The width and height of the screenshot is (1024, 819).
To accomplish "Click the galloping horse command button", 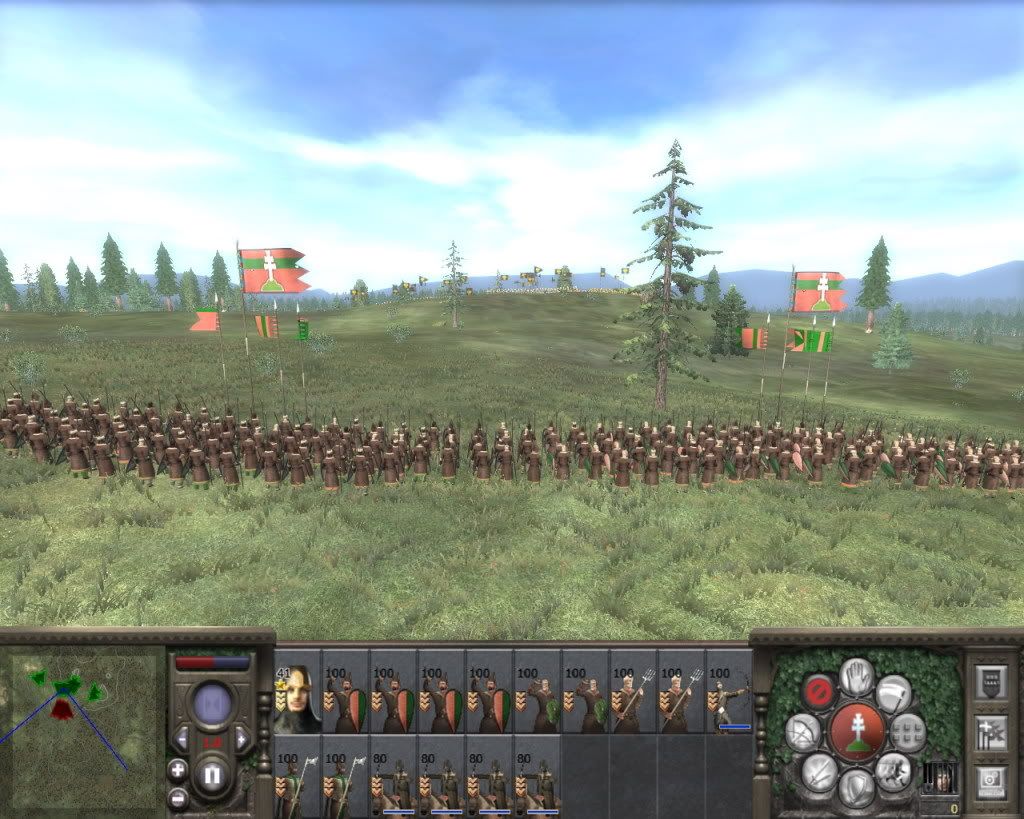I will (x=893, y=771).
